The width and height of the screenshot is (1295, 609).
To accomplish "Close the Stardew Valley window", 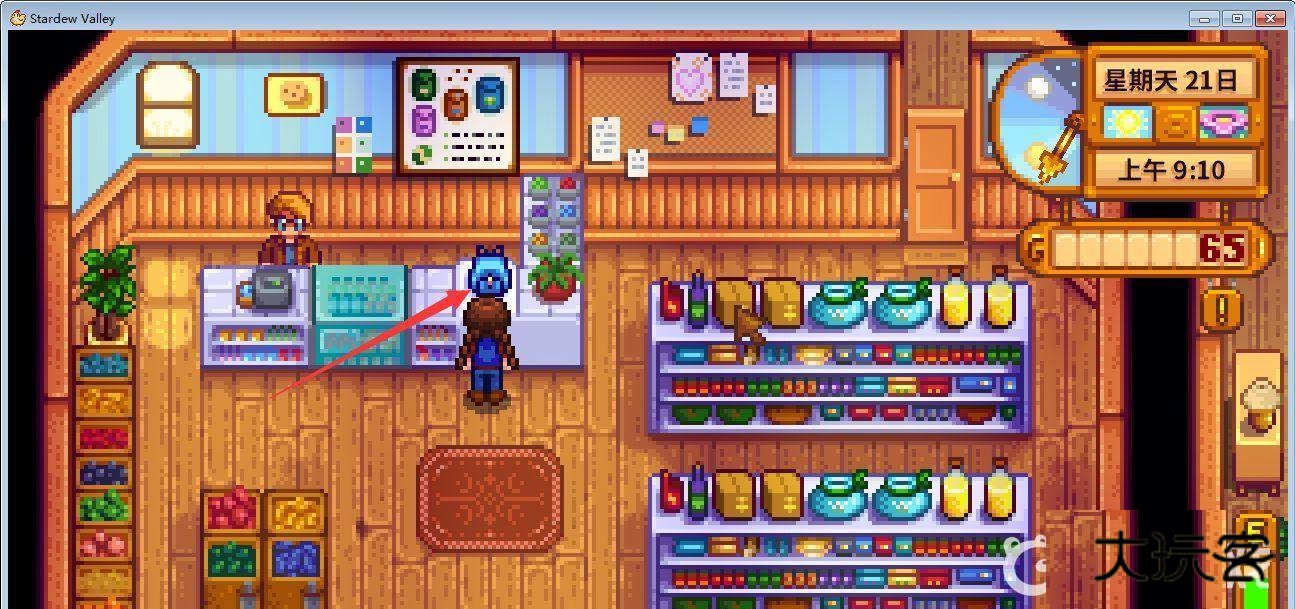I will pyautogui.click(x=1271, y=18).
